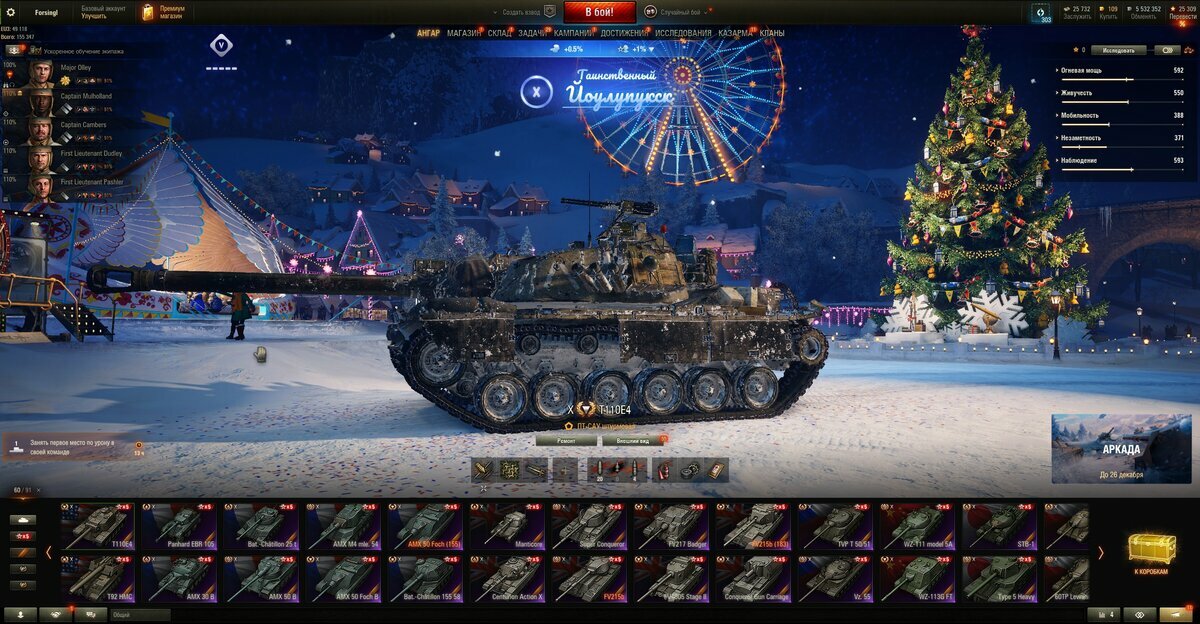1200x624 pixels.
Task: Select the Panhard EBR 105 tank
Action: (x=181, y=526)
